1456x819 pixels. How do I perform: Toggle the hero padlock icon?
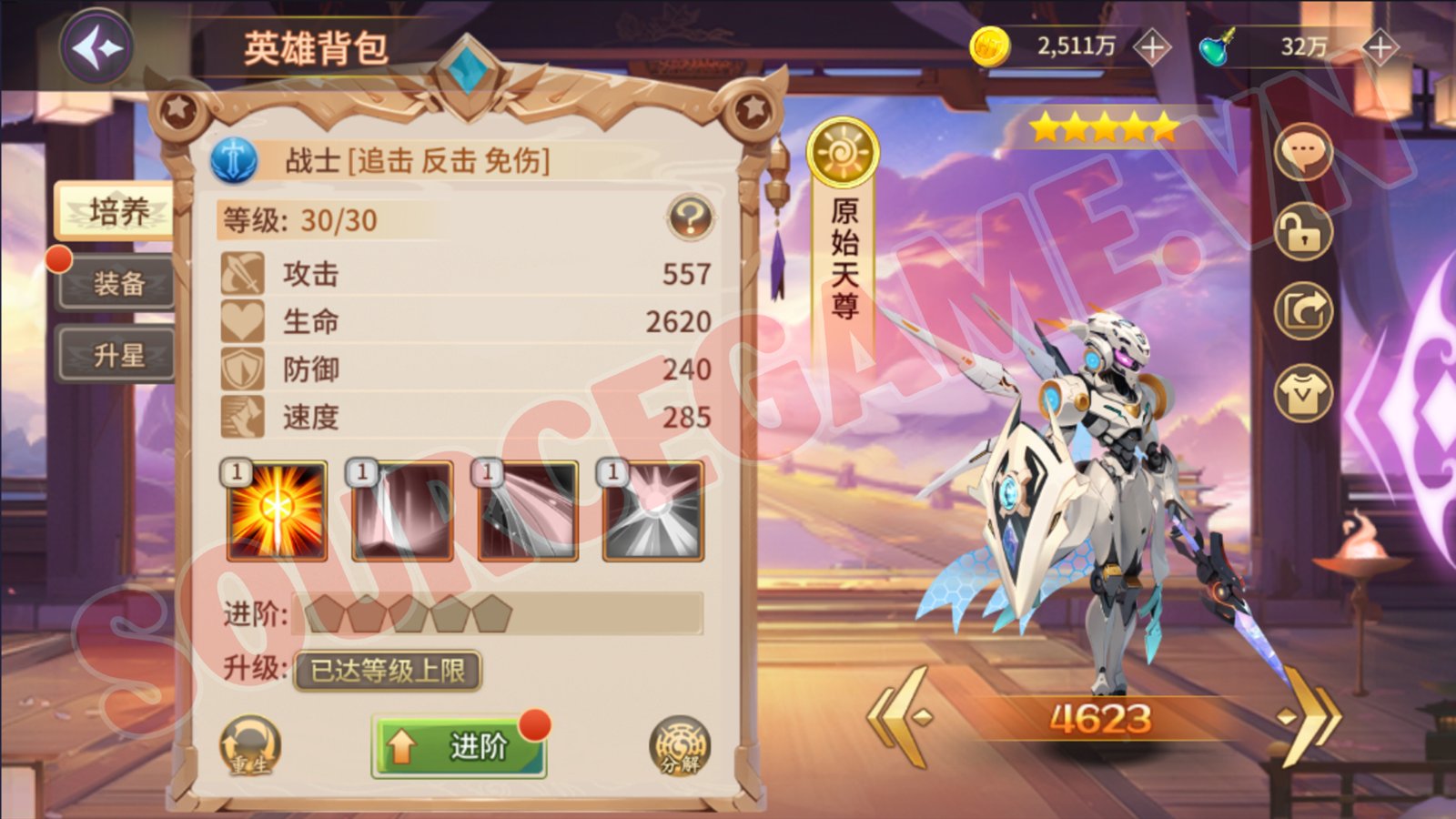(1303, 232)
